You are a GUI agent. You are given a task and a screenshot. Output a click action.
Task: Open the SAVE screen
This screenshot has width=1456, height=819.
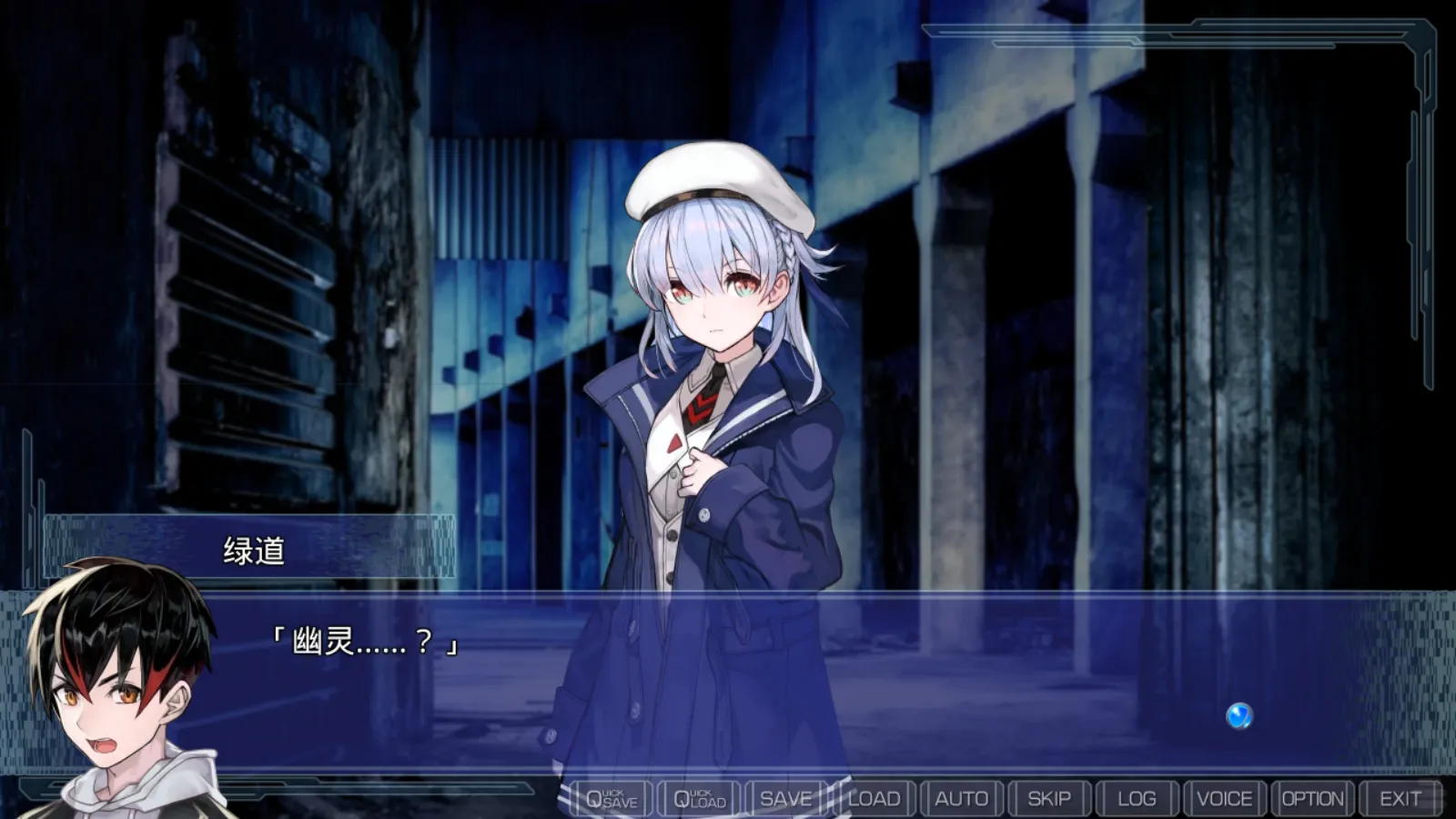[786, 797]
